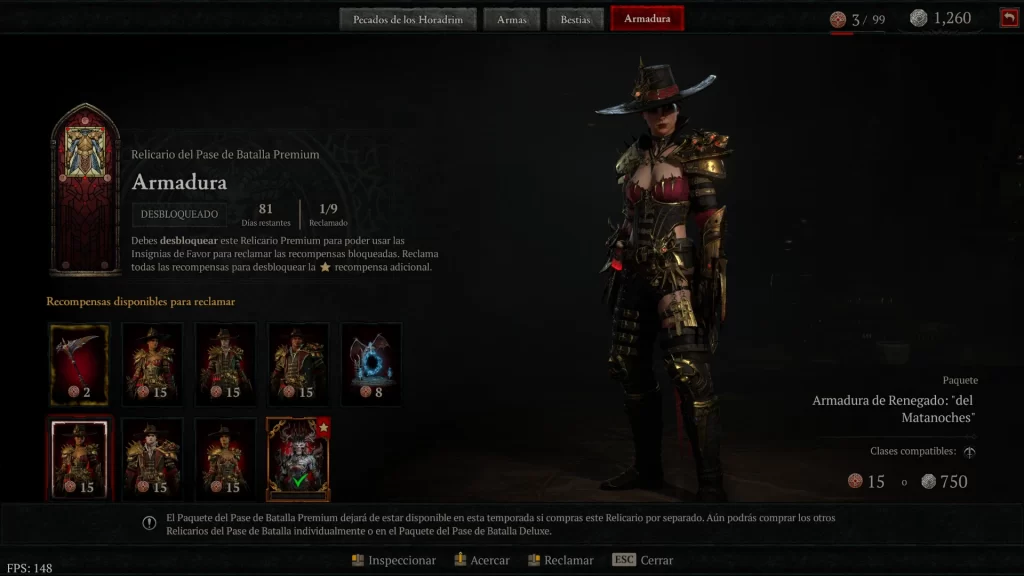This screenshot has height=576, width=1024.
Task: Open the Pecados de los Horadrim tab
Action: click(408, 19)
